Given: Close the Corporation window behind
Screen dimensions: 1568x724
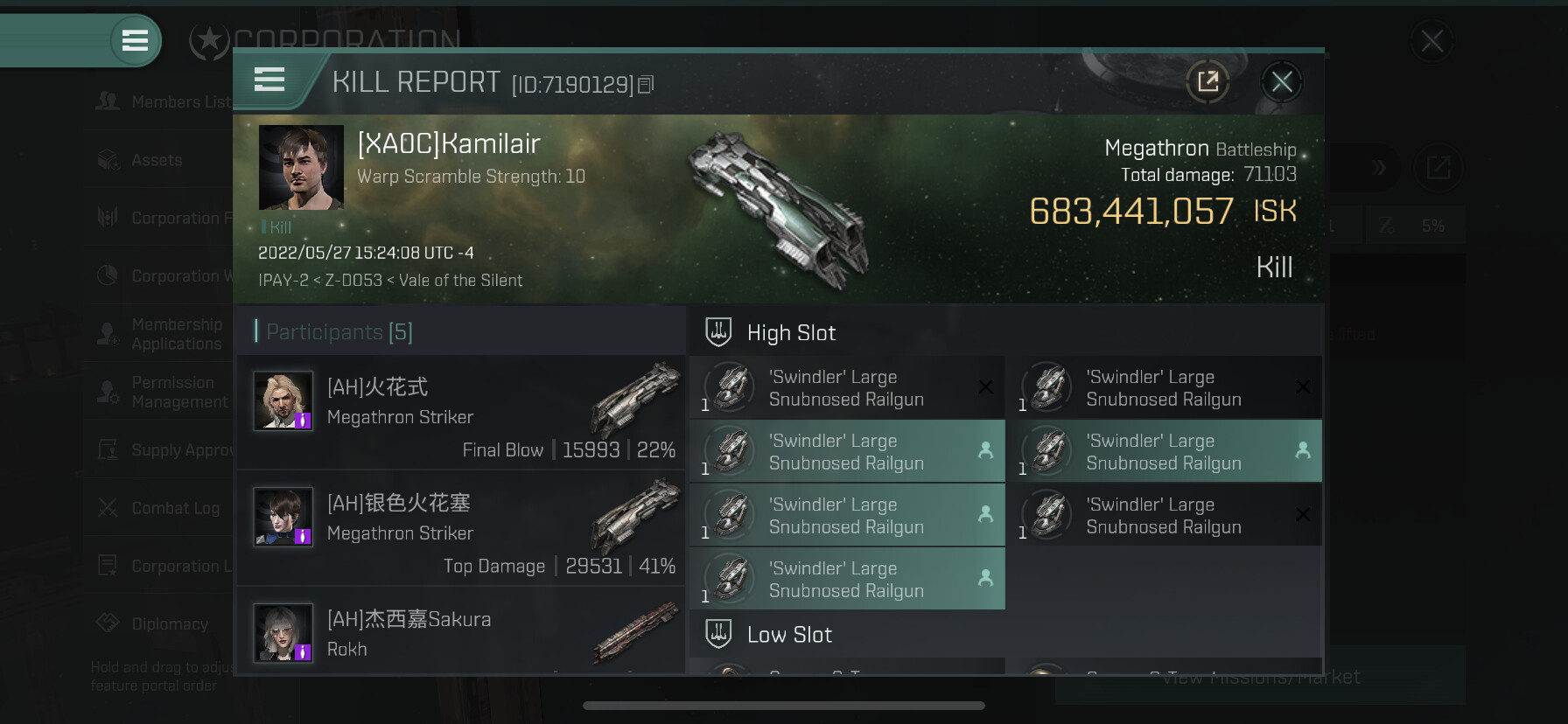Looking at the screenshot, I should [x=1431, y=41].
